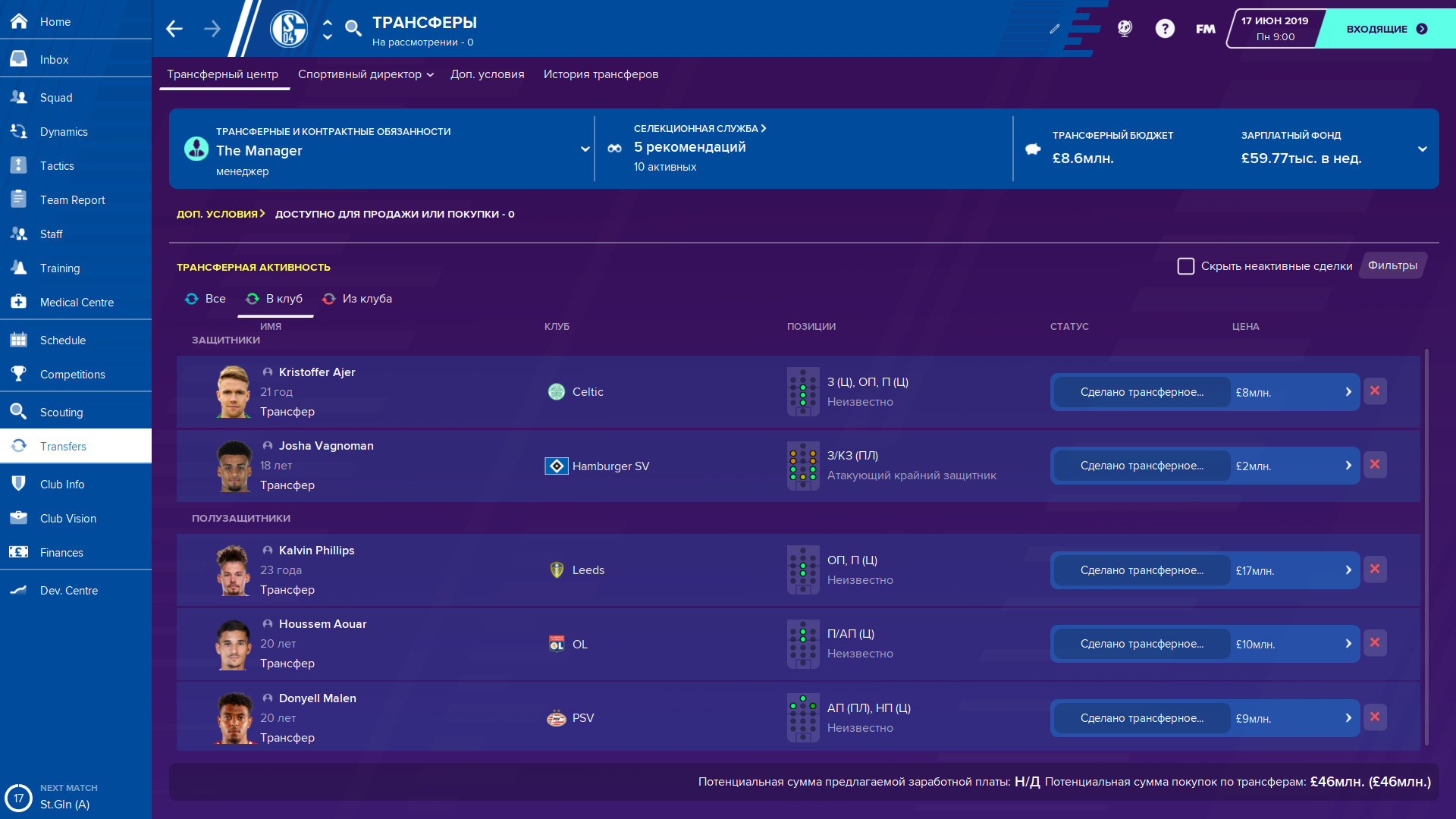Switch to the Доп. условия tab
The image size is (1456, 819).
(487, 74)
